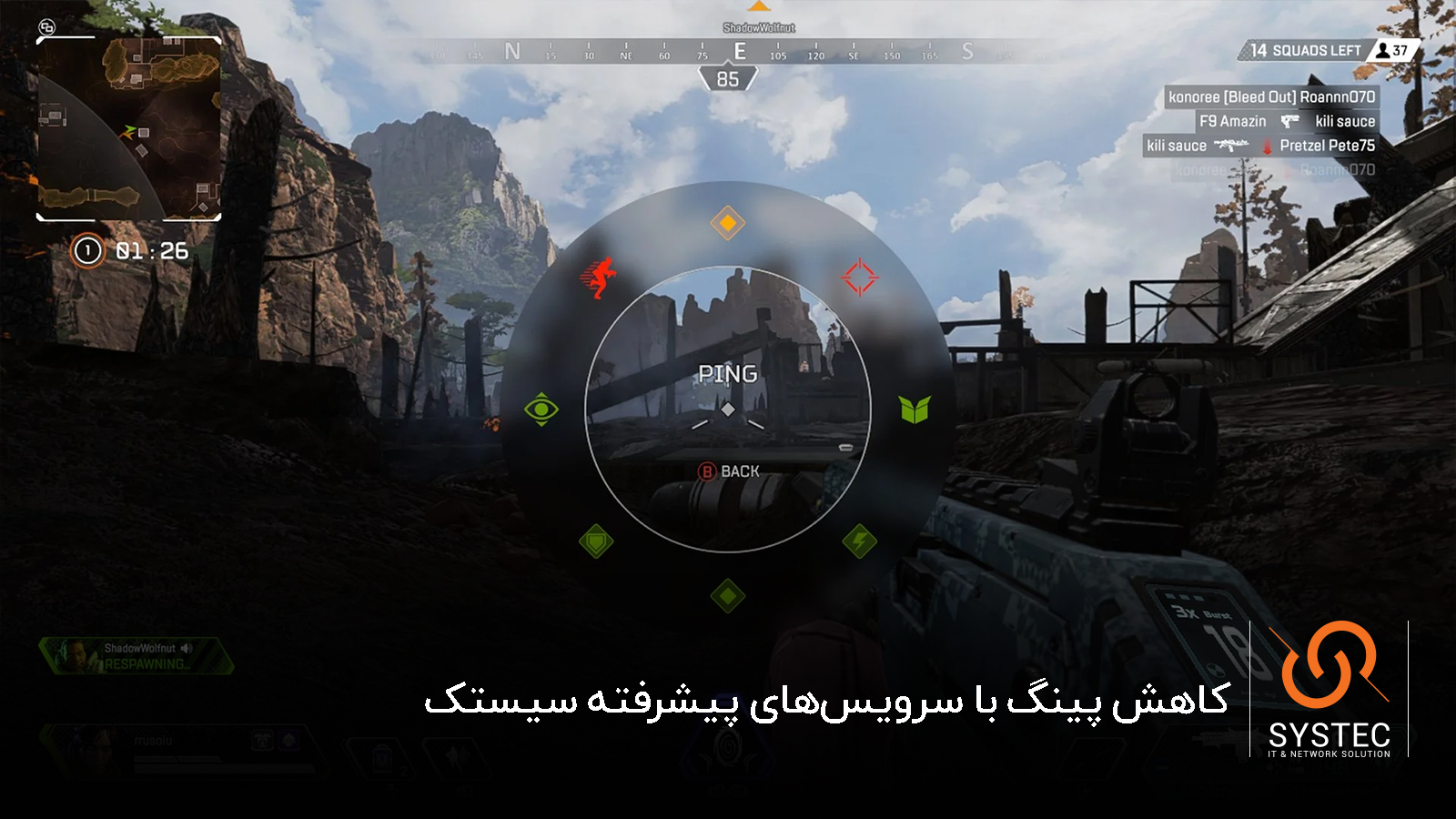Screen dimensions: 1456x819
Task: Pick the green lightning bolt ping
Action: 859,541
